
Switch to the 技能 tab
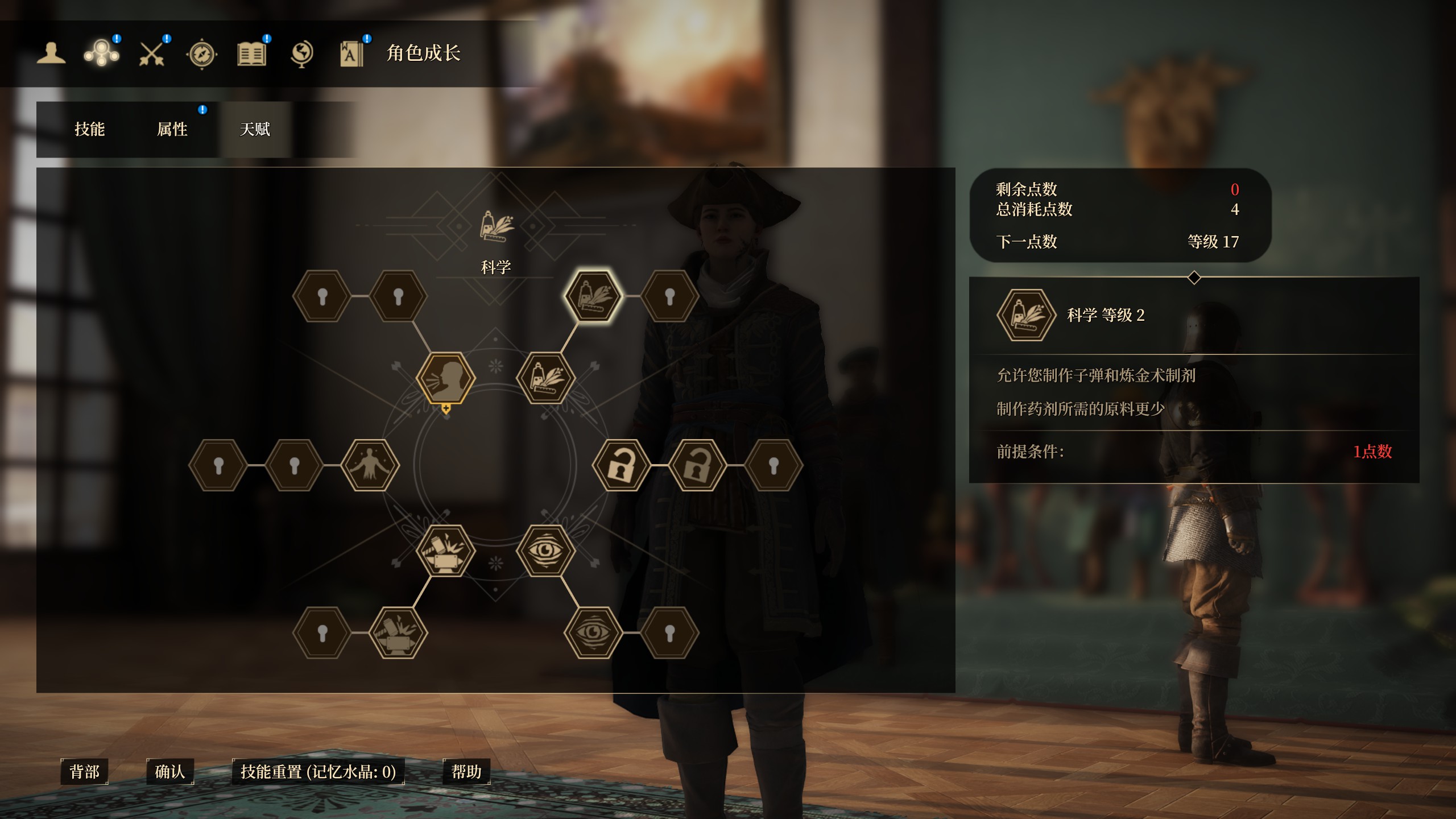pos(90,129)
